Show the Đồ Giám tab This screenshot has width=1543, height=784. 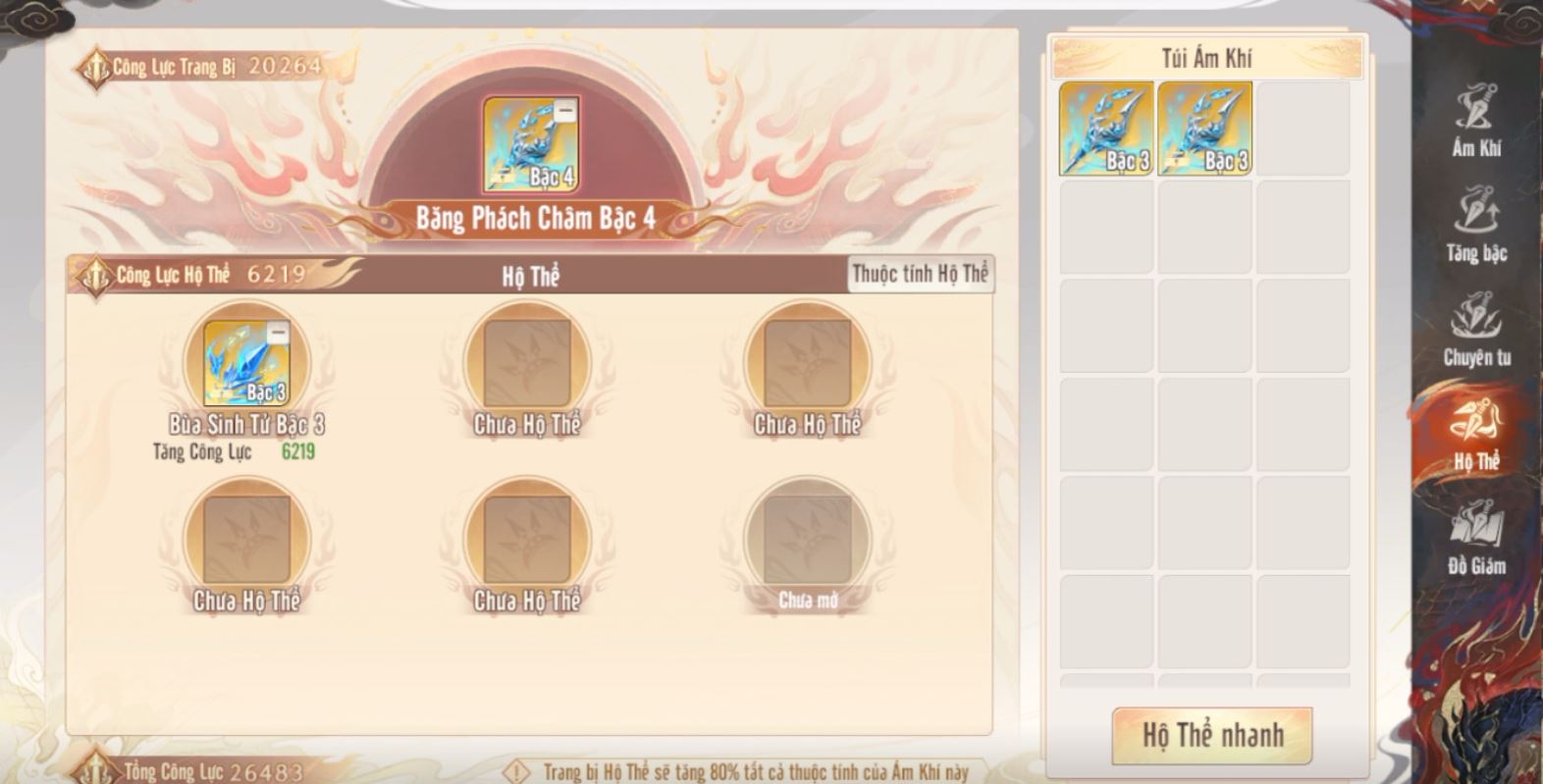click(1476, 539)
